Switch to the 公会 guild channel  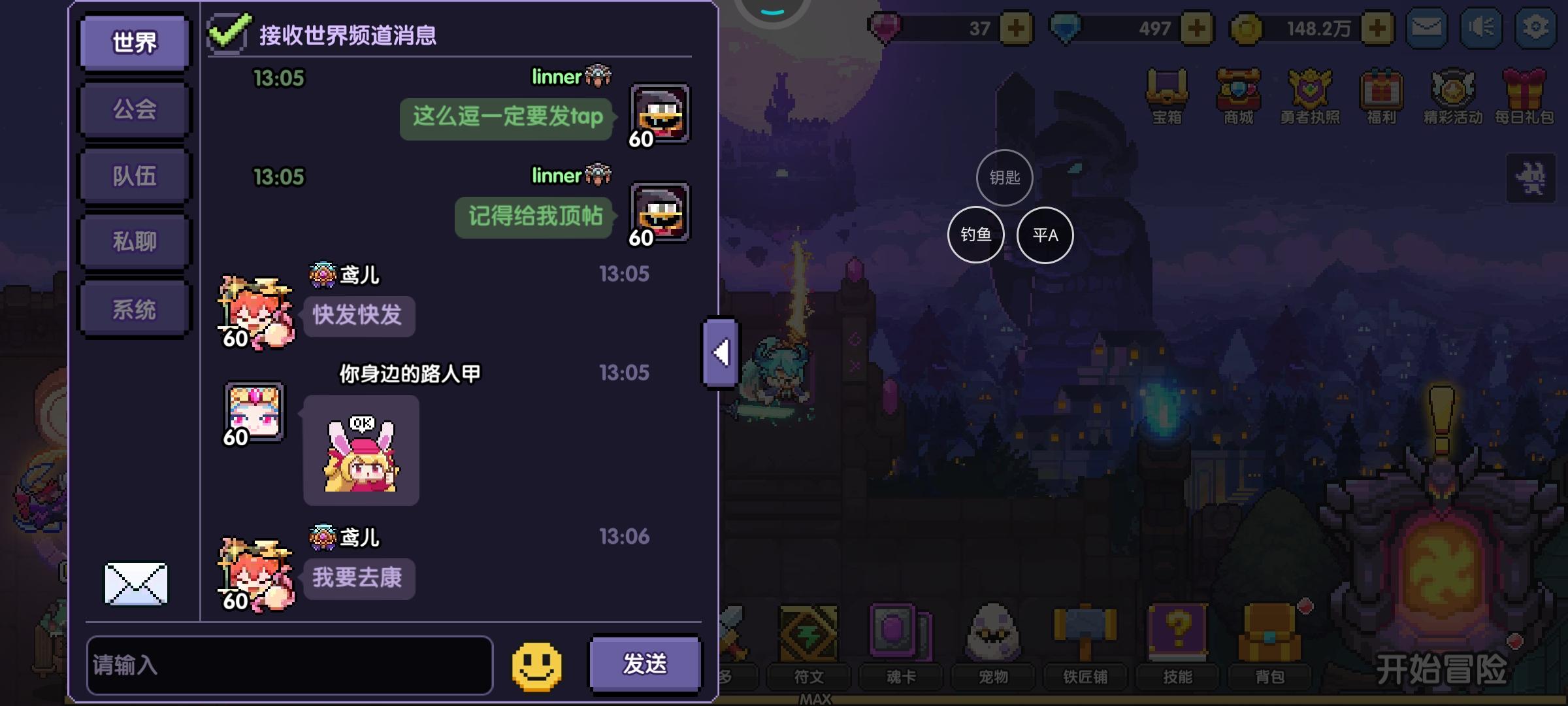pos(133,109)
